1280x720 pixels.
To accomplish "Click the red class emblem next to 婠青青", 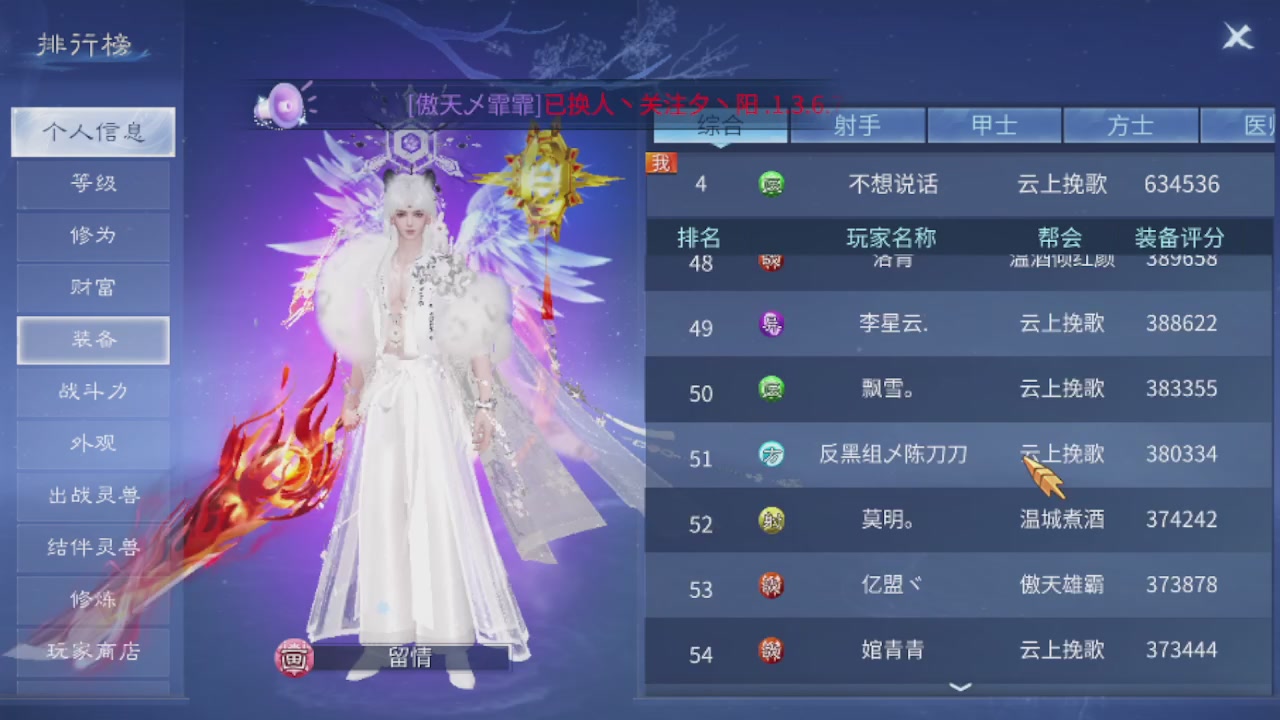I will click(771, 650).
